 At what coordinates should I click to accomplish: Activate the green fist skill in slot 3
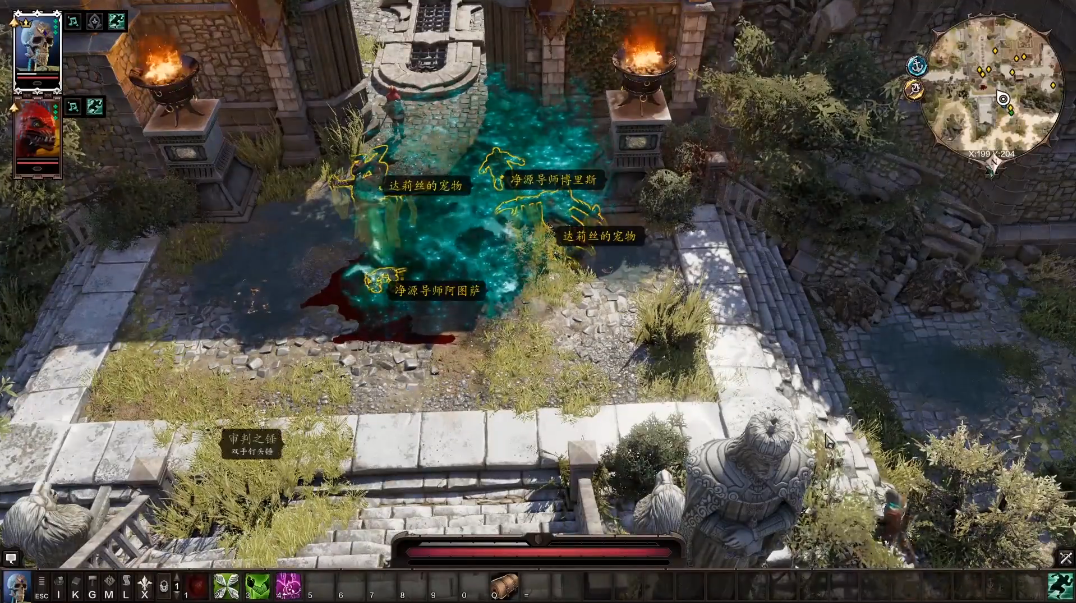258,586
